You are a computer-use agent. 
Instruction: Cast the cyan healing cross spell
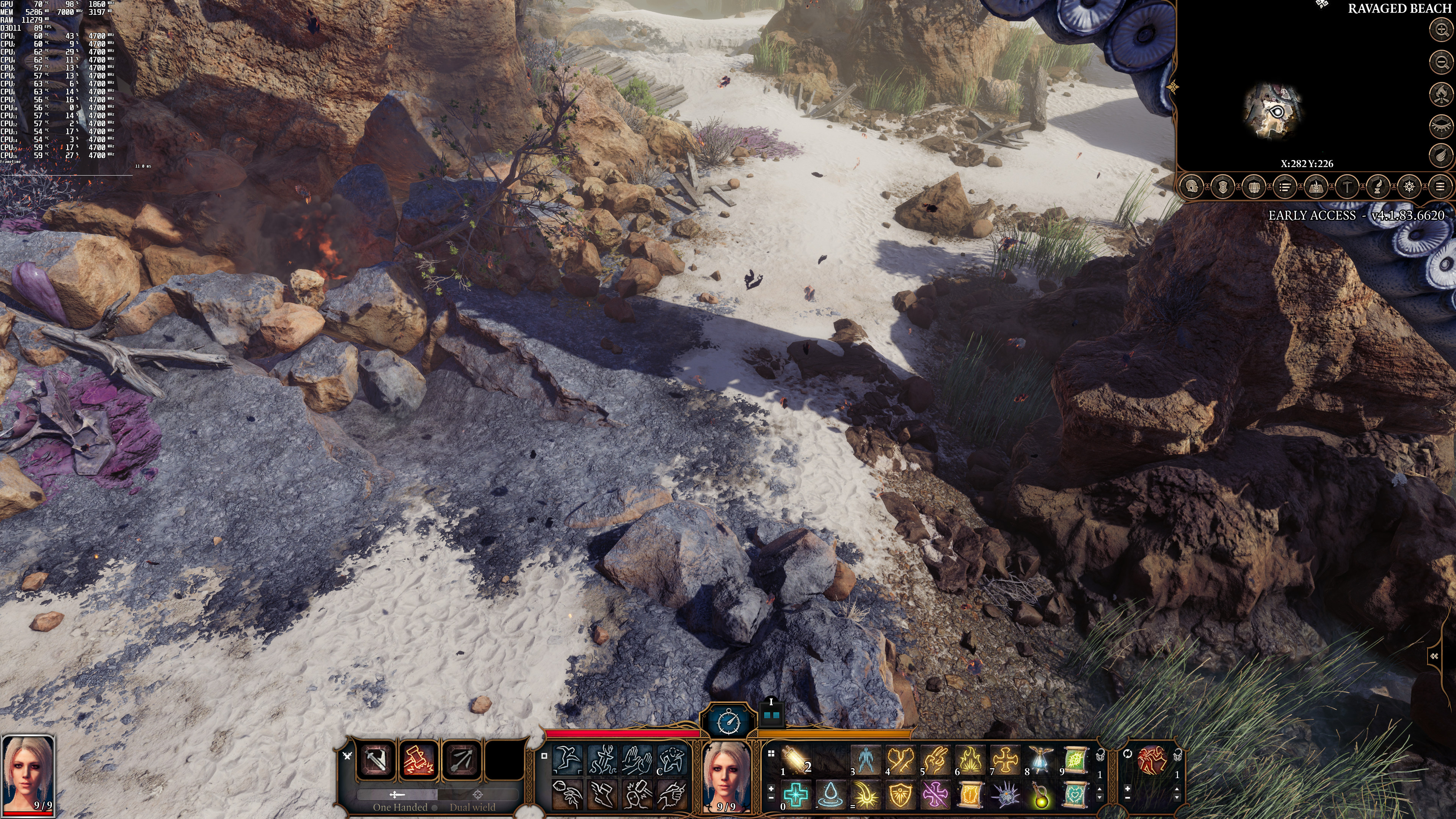pyautogui.click(x=796, y=794)
